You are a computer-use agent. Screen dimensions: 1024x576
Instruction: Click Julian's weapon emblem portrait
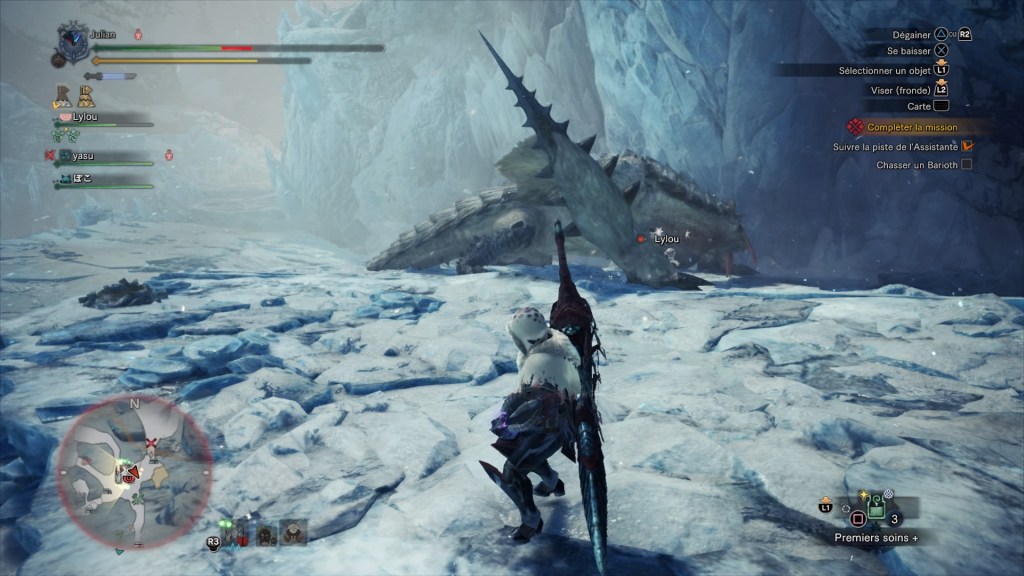click(74, 39)
